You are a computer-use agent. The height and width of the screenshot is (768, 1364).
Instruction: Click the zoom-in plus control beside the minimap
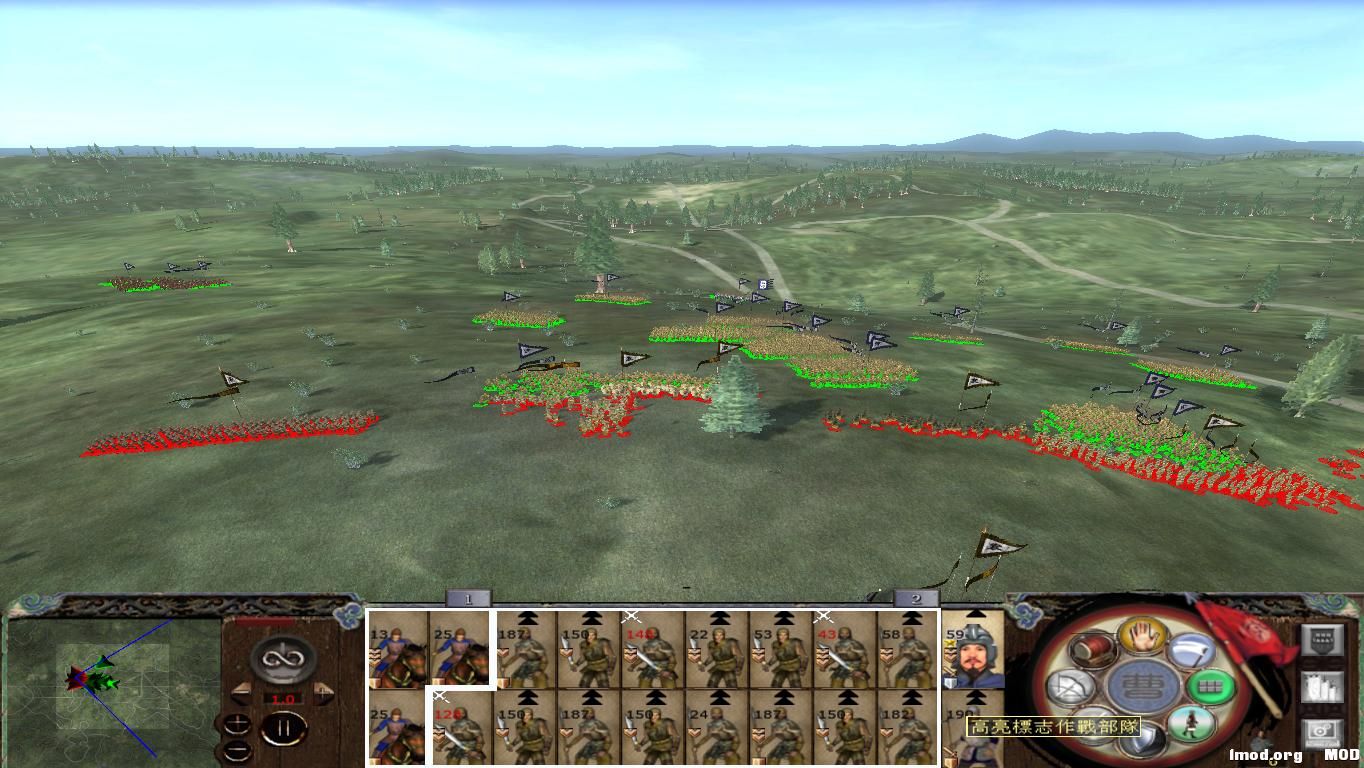click(237, 724)
